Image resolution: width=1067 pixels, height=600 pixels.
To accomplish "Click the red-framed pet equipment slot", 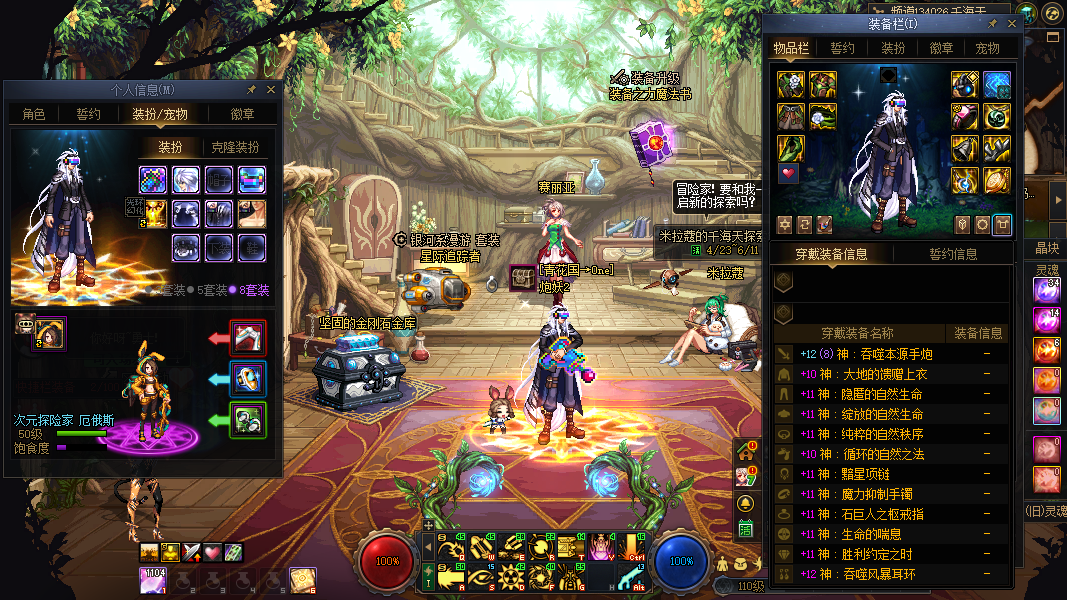I will point(248,338).
